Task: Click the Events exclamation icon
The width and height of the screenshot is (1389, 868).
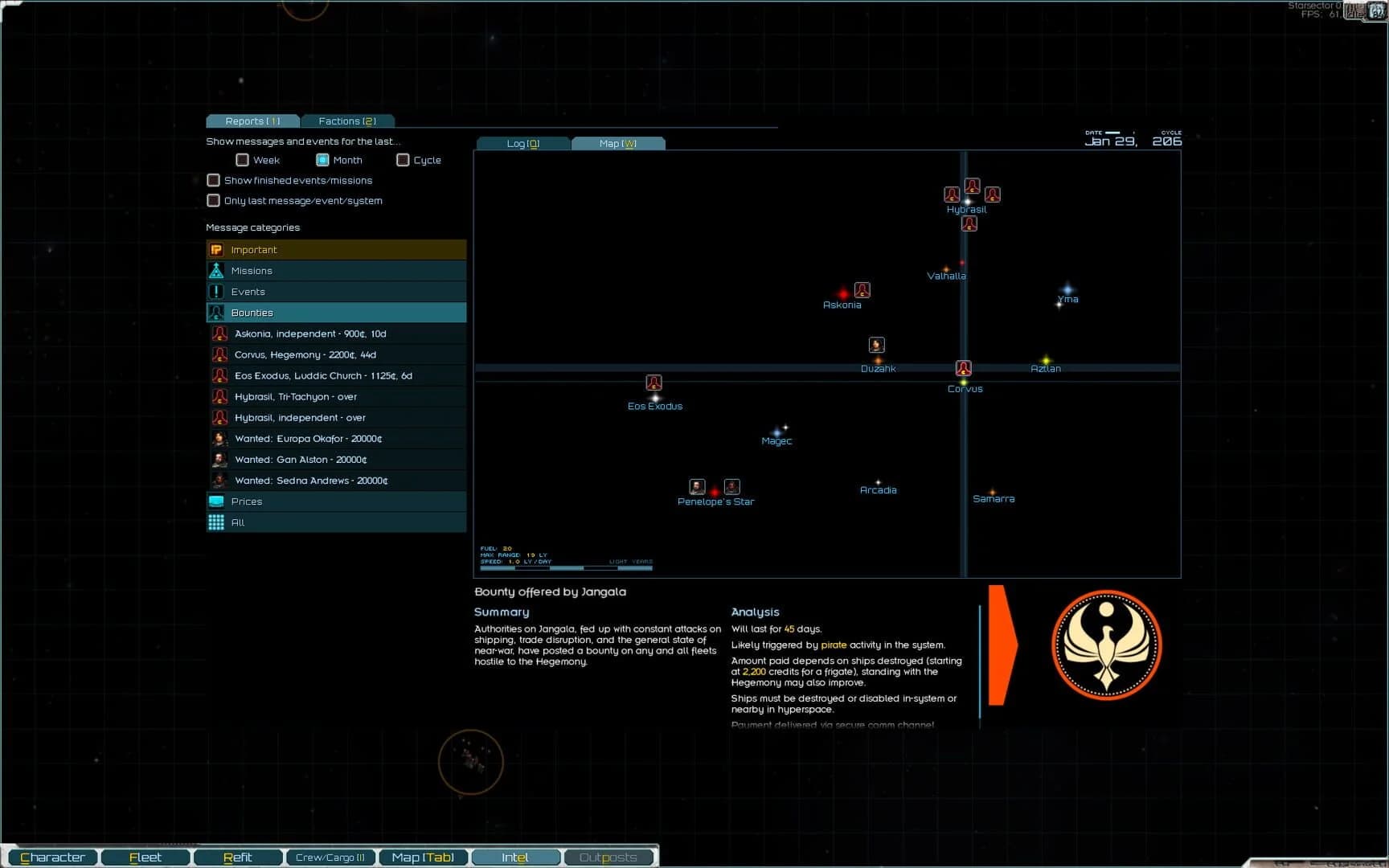Action: (217, 291)
